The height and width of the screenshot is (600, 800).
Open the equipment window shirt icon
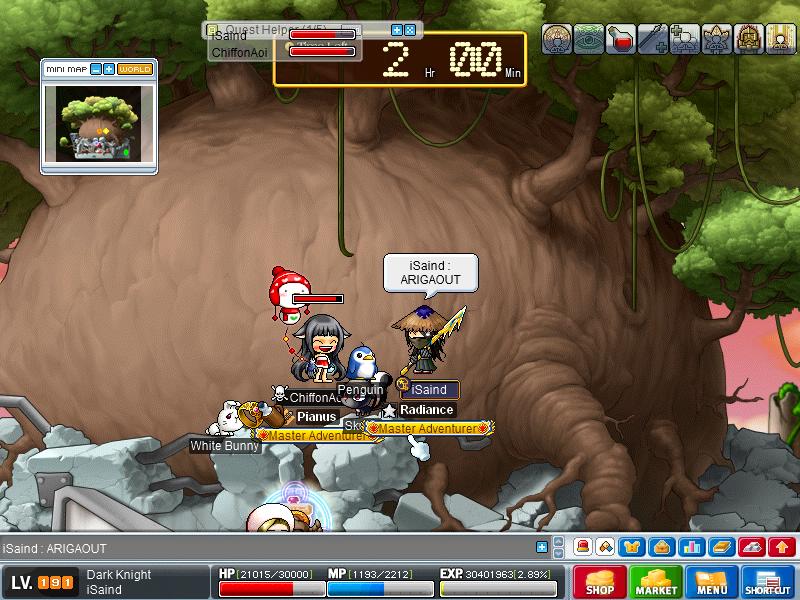coord(632,547)
